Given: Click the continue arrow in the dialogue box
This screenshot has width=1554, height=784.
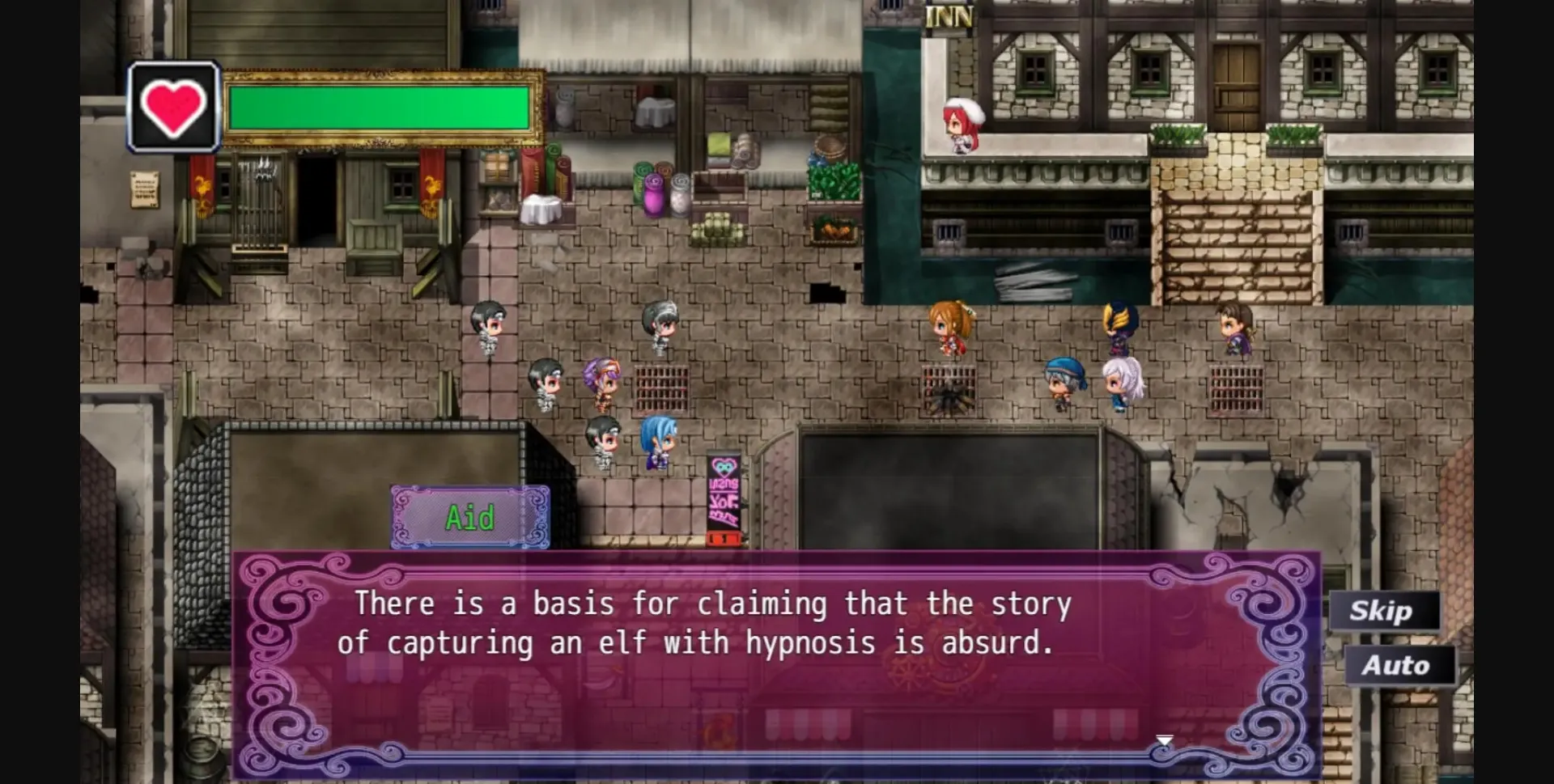Looking at the screenshot, I should click(1165, 738).
